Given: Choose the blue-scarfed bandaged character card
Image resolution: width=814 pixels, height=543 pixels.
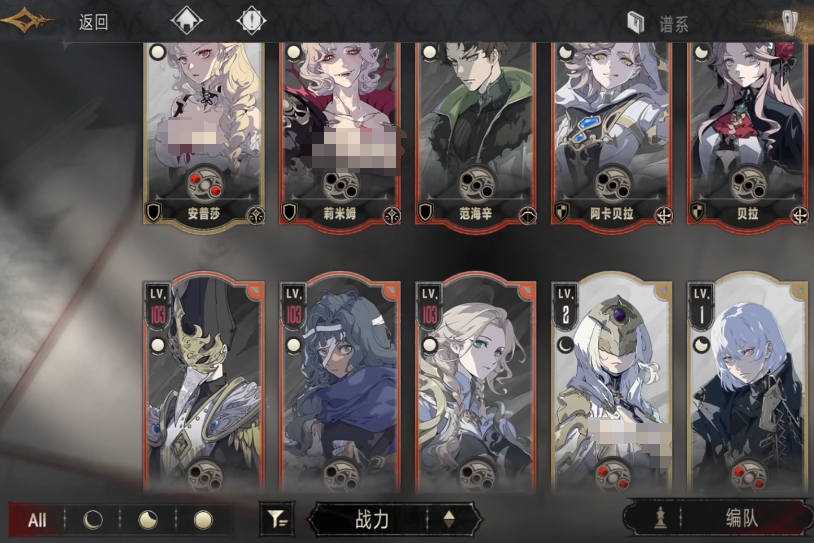Looking at the screenshot, I should pyautogui.click(x=339, y=385).
